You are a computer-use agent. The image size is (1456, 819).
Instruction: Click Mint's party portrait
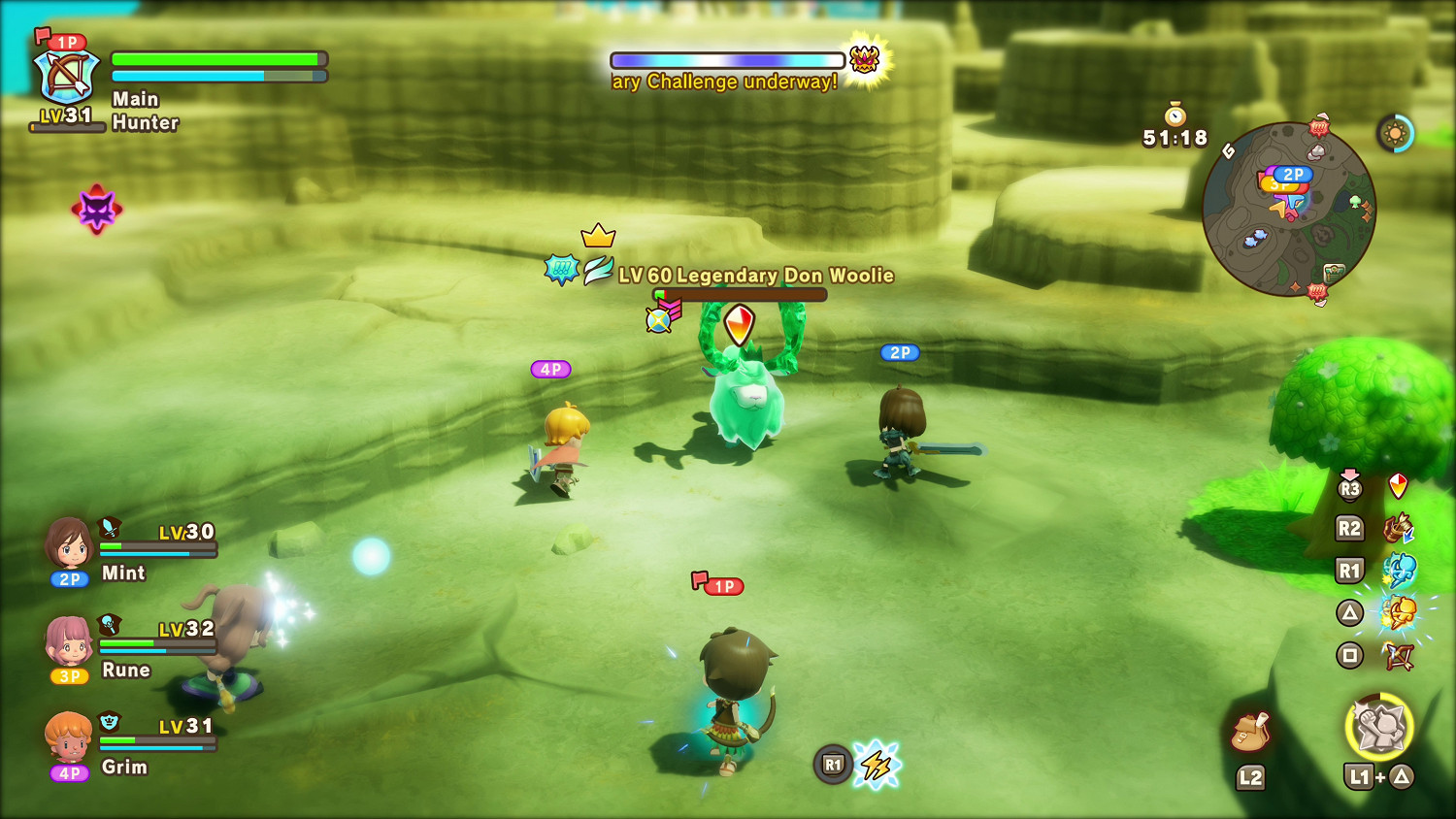click(69, 543)
